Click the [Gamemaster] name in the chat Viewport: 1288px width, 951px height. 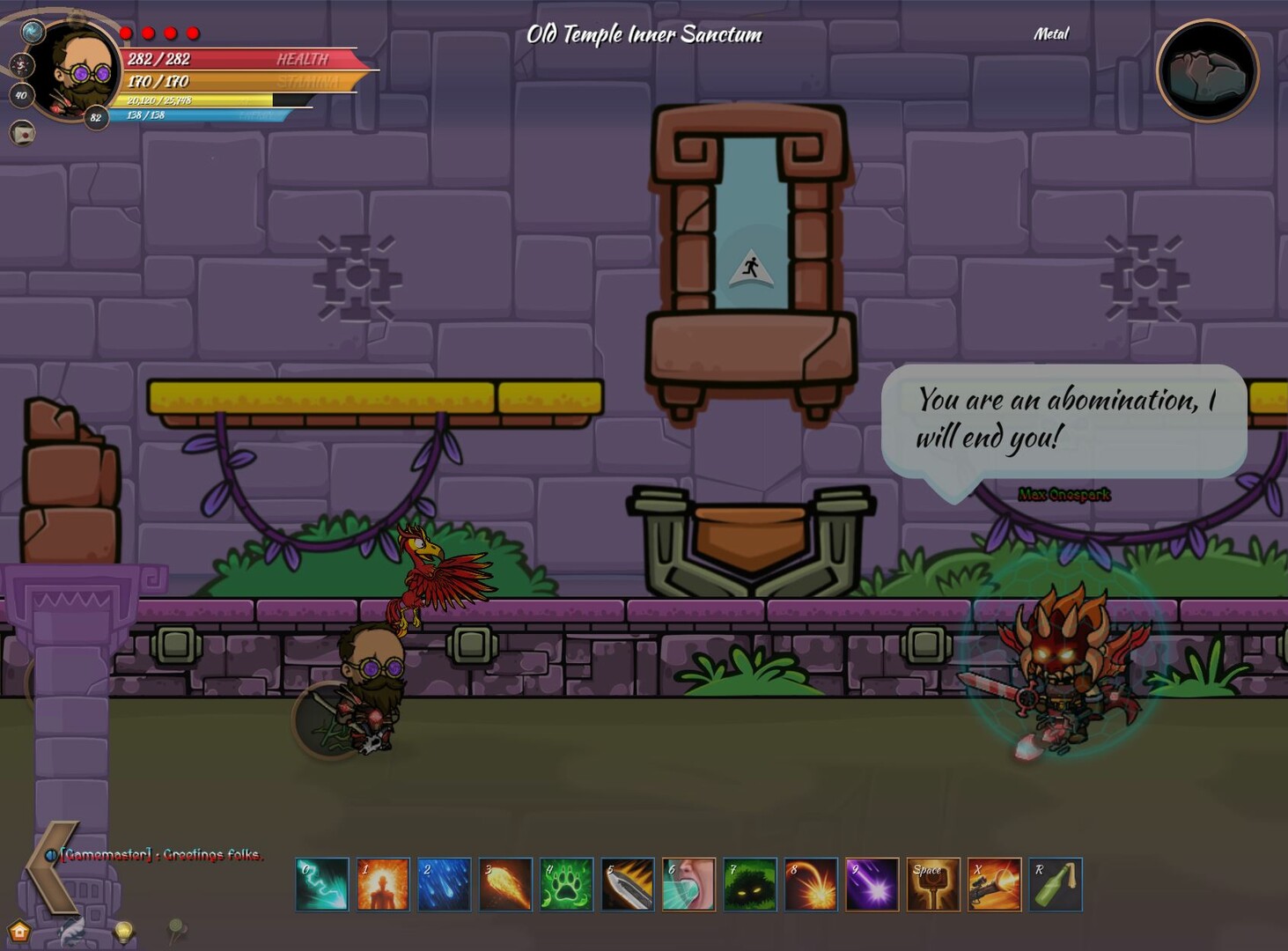click(106, 854)
